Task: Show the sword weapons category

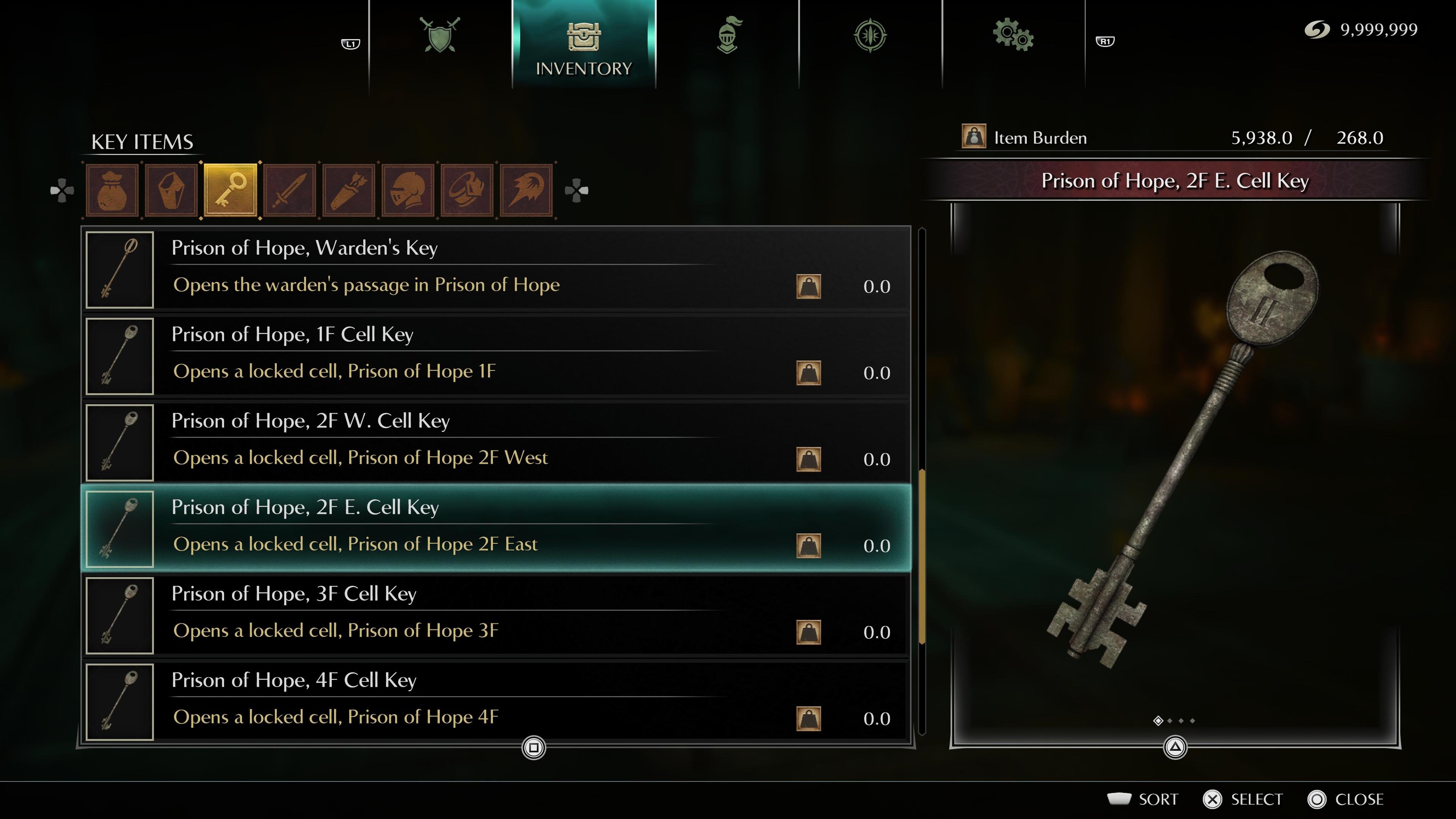Action: 290,190
